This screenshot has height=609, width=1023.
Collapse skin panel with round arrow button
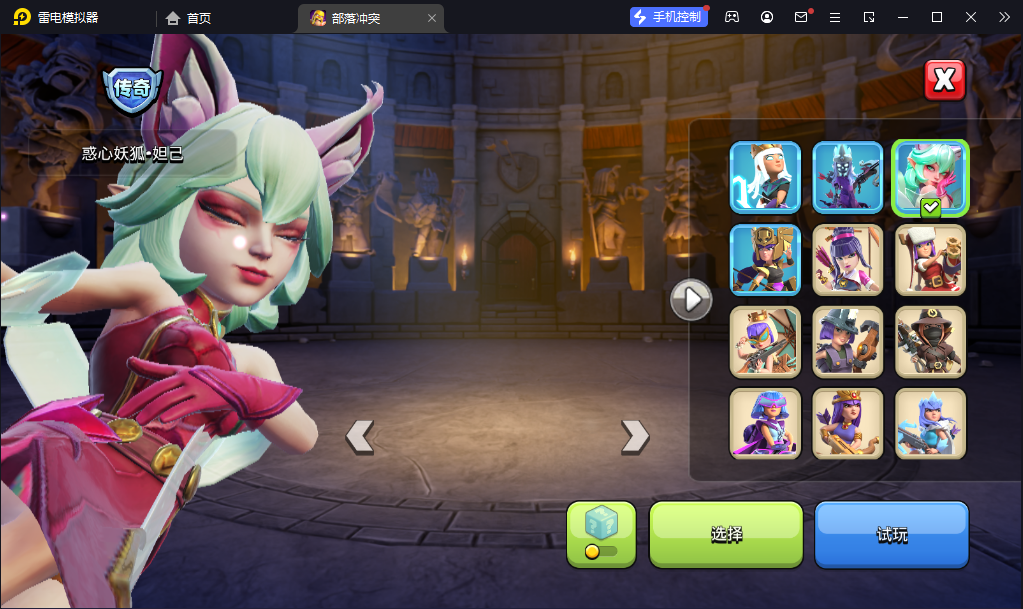tap(691, 298)
